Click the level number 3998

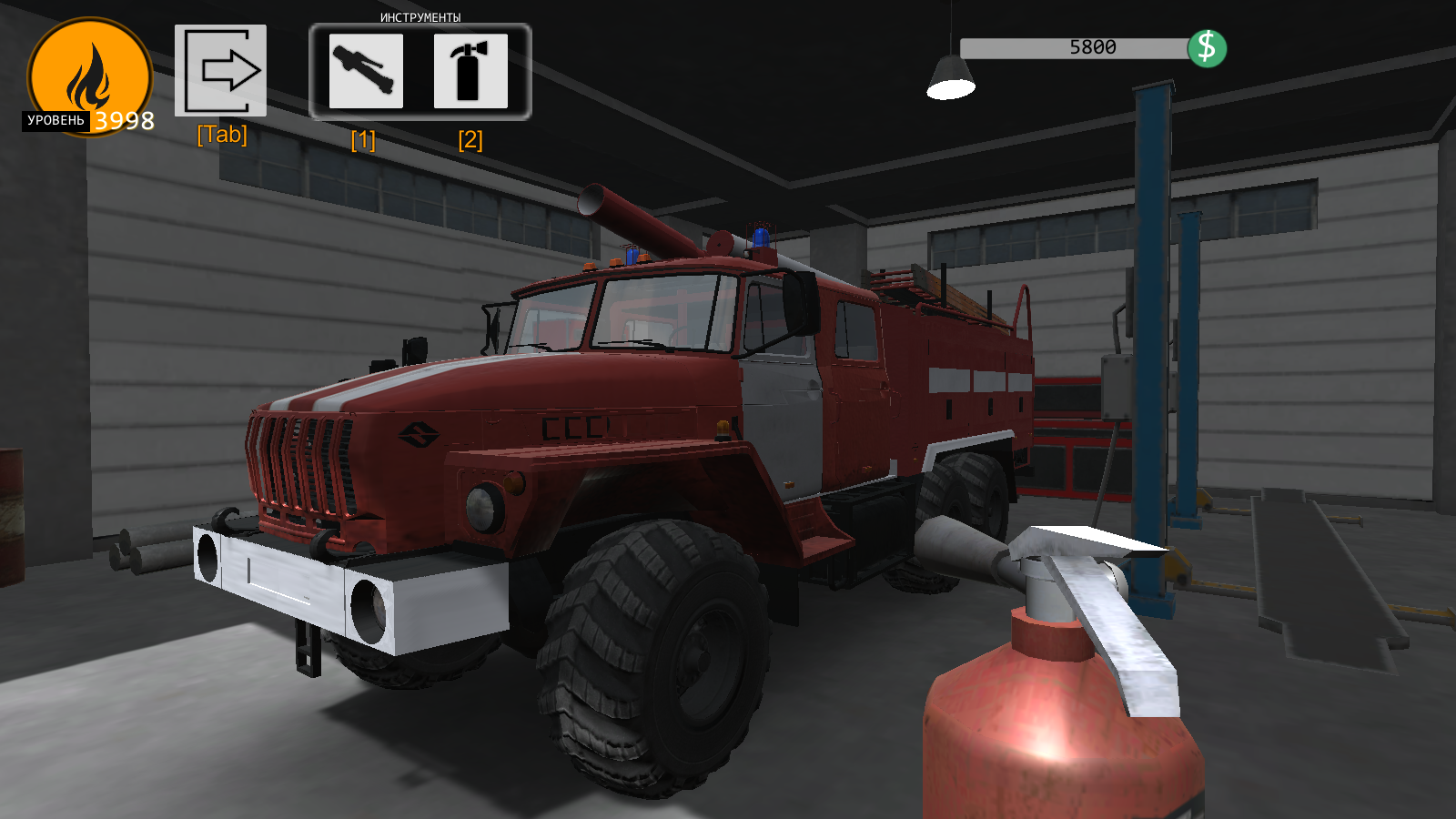[125, 119]
